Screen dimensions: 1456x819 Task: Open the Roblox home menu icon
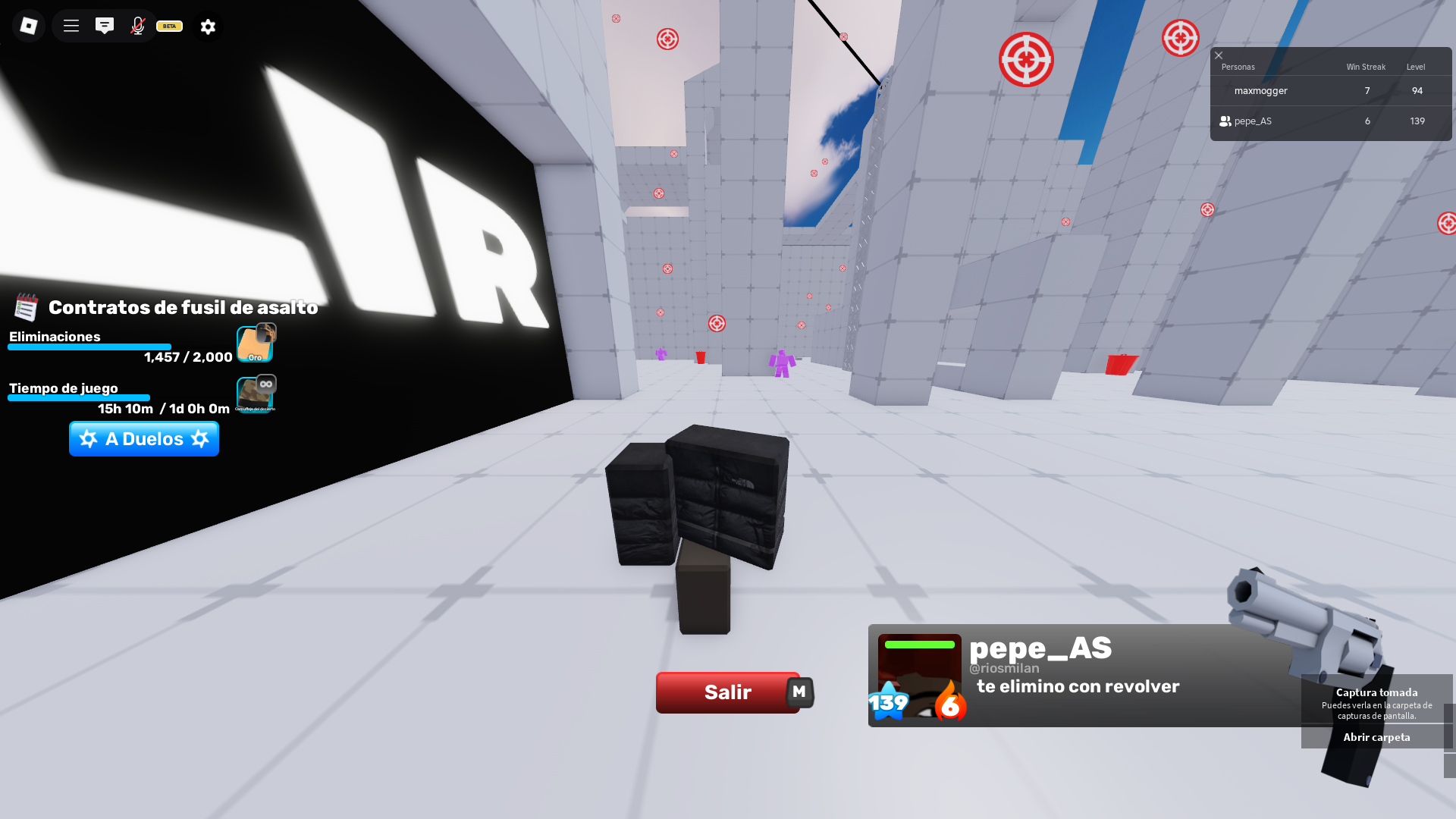[x=28, y=26]
